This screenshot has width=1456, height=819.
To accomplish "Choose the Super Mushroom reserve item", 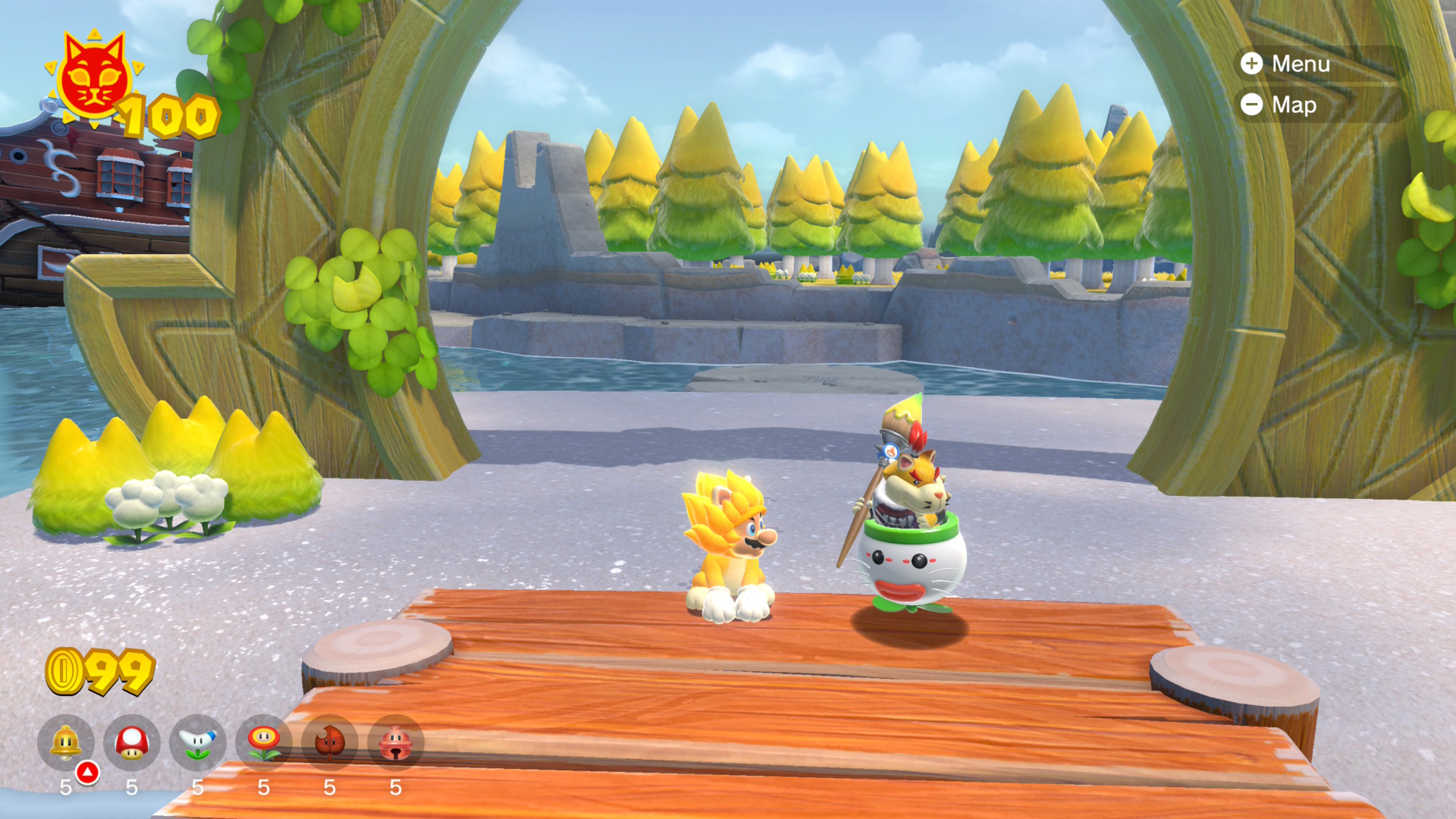I will coord(132,742).
